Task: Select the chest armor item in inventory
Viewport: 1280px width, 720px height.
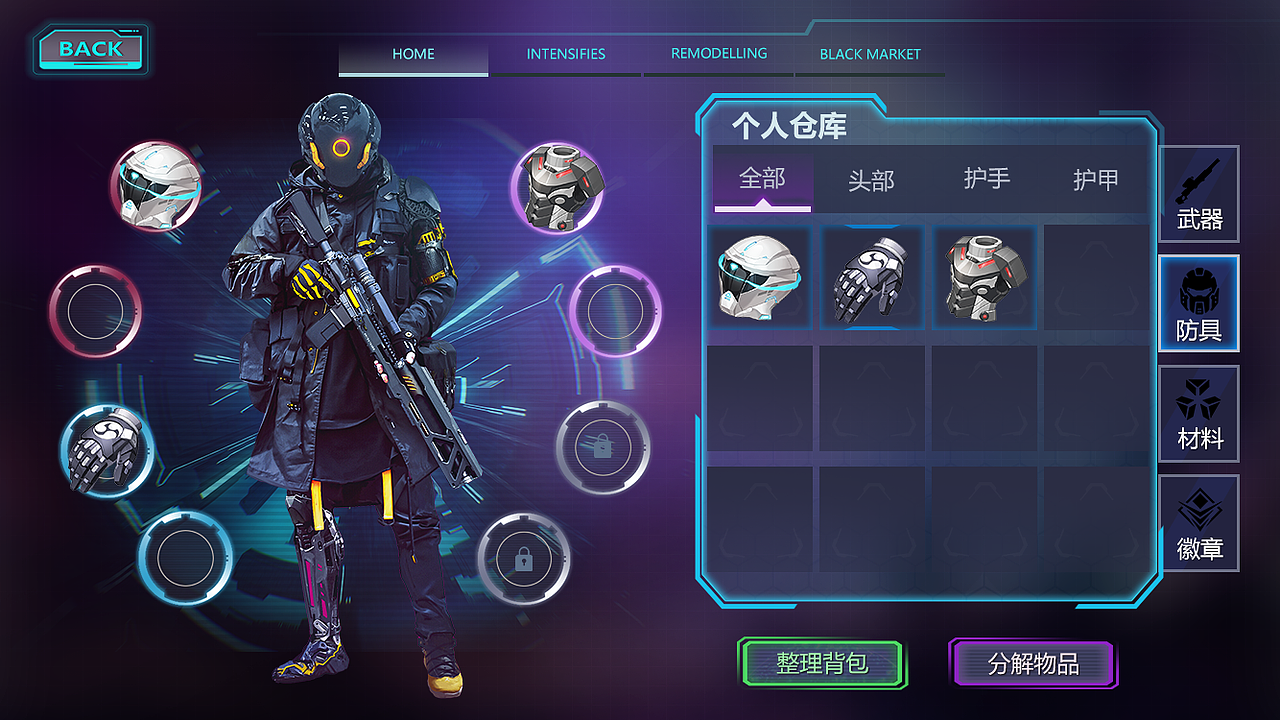Action: pyautogui.click(x=984, y=277)
